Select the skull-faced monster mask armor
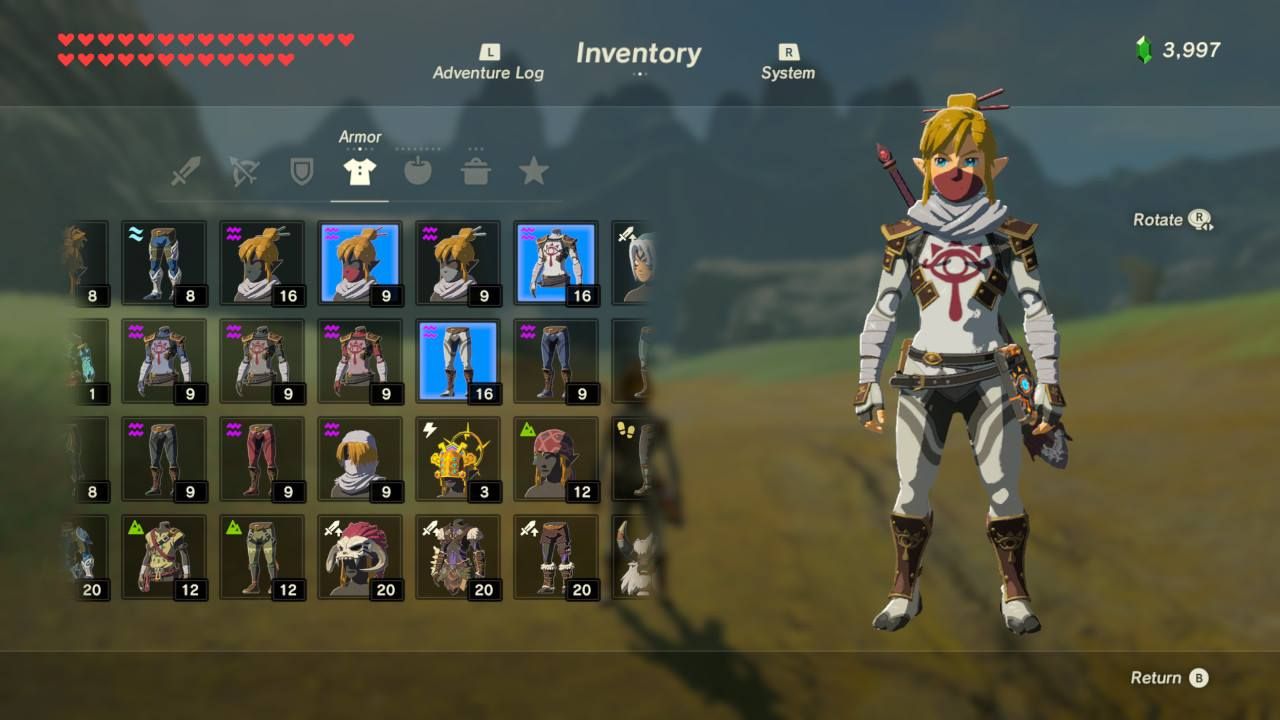1280x720 pixels. [x=360, y=555]
